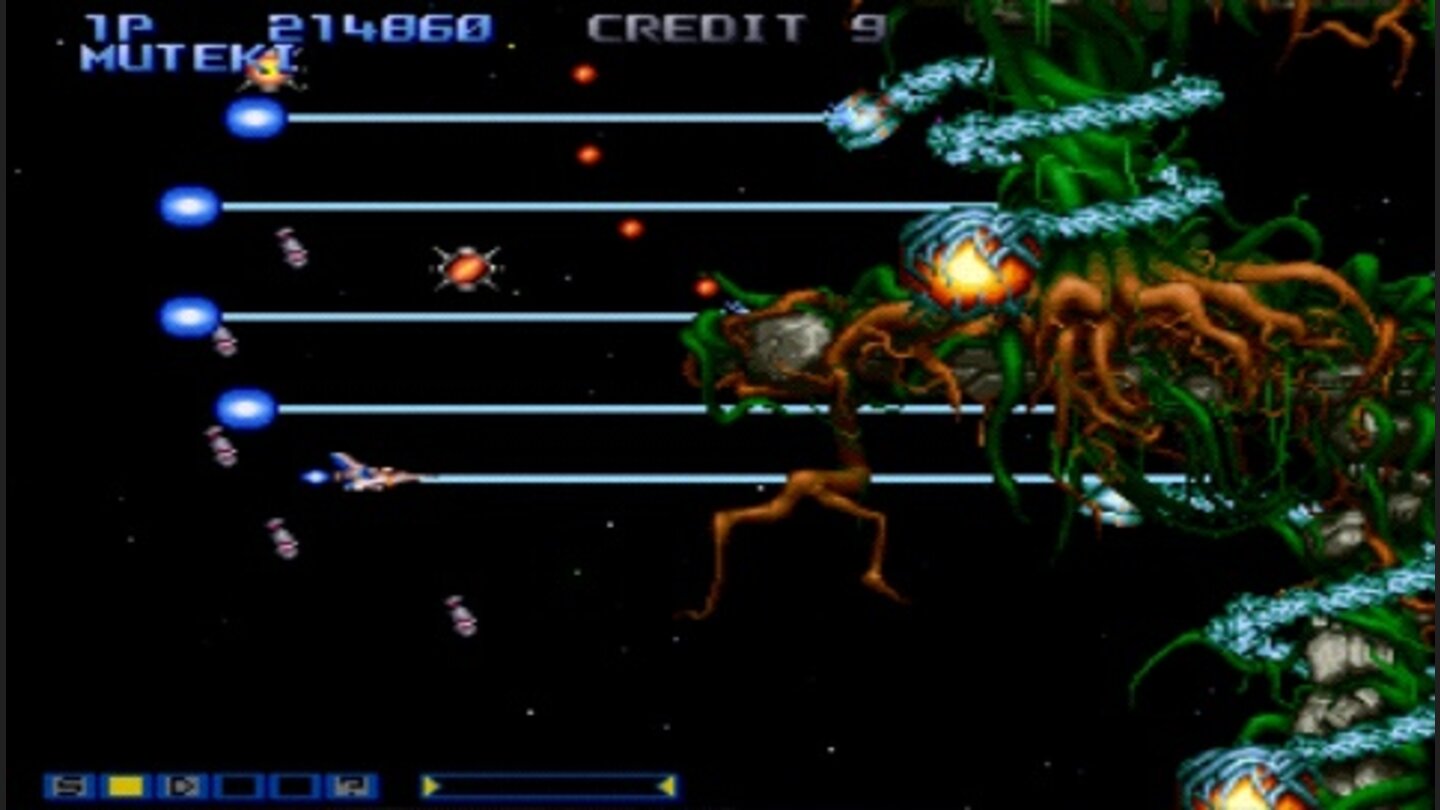Click the topmost blue Option orb
Image resolution: width=1440 pixels, height=810 pixels.
point(253,119)
